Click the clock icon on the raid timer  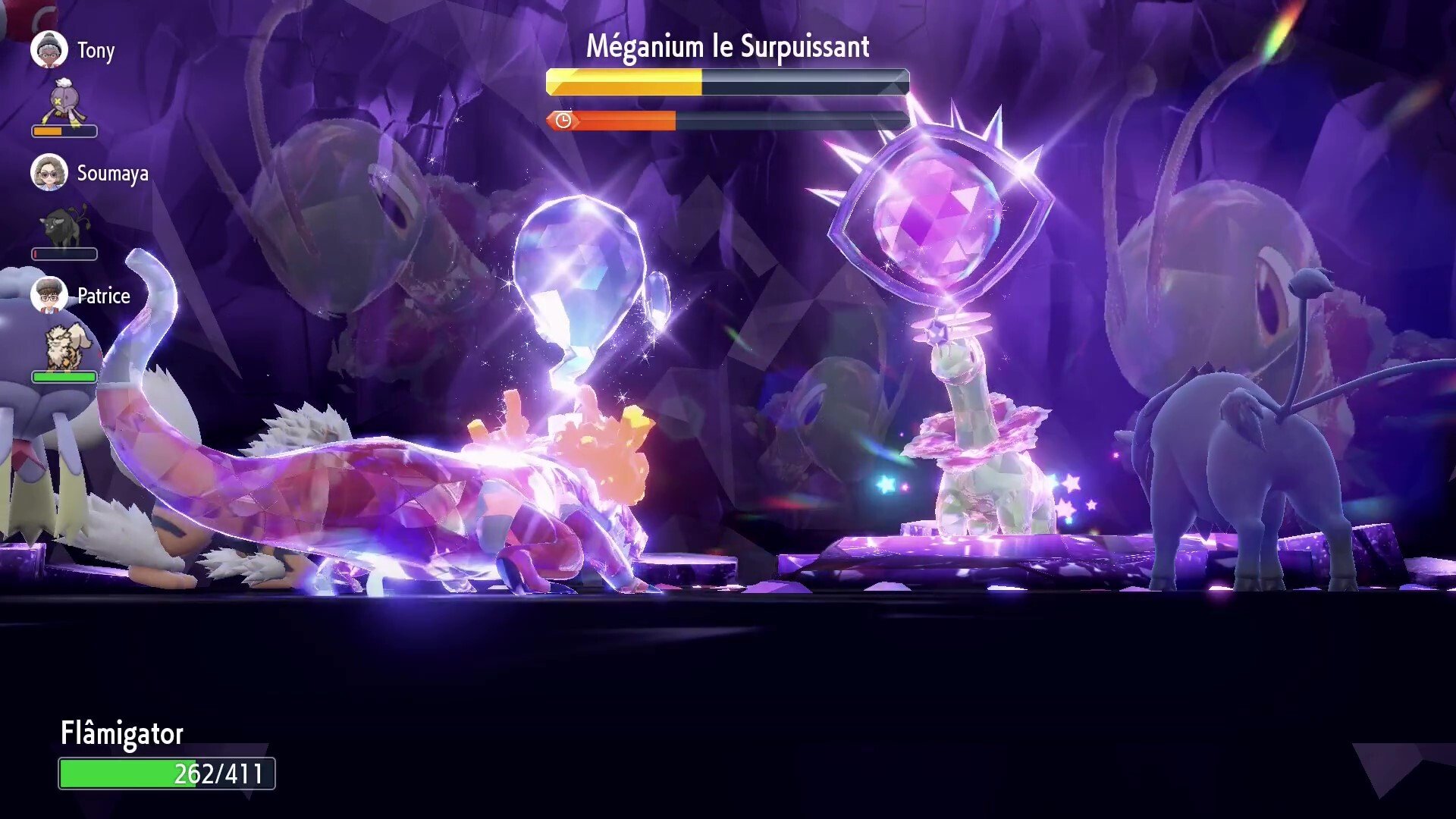point(562,119)
